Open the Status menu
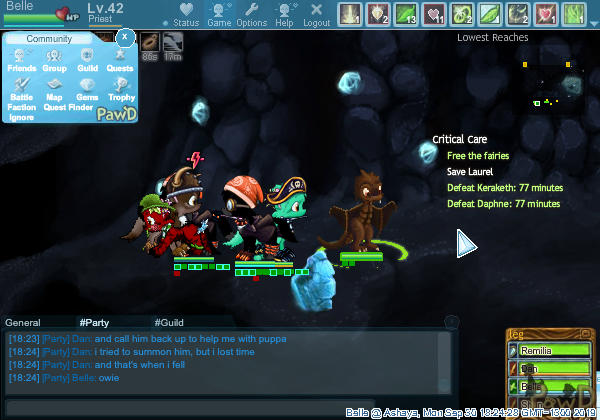The width and height of the screenshot is (600, 420). pyautogui.click(x=185, y=14)
